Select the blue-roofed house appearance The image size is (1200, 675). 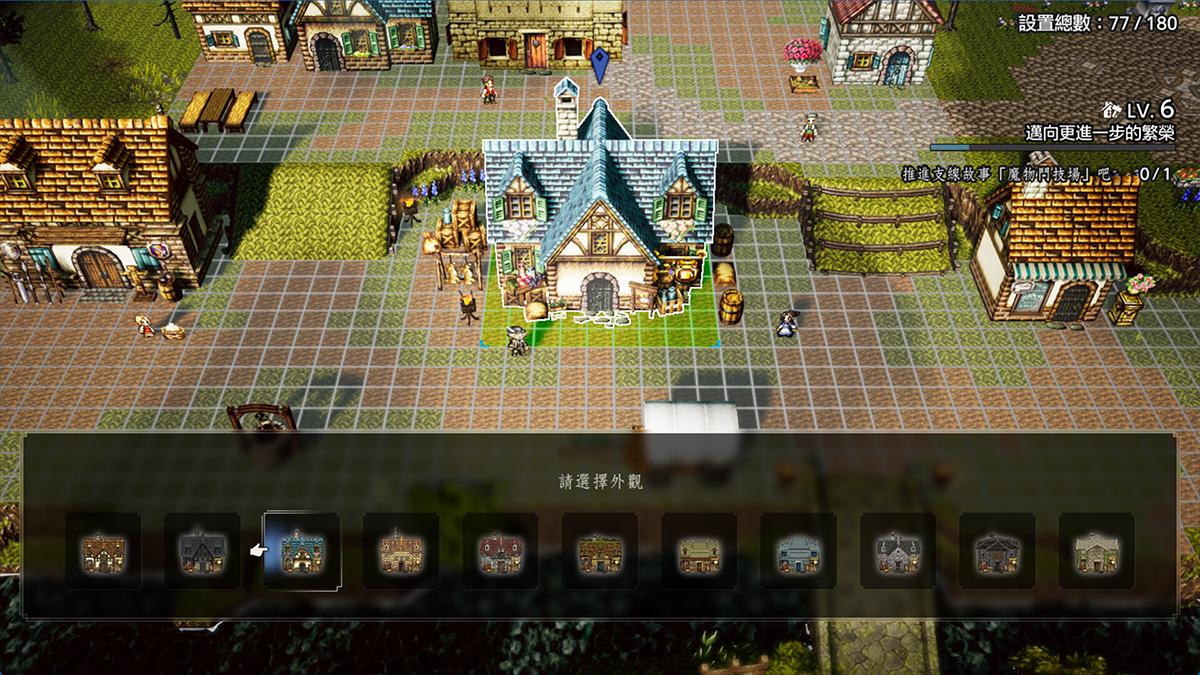click(x=301, y=551)
